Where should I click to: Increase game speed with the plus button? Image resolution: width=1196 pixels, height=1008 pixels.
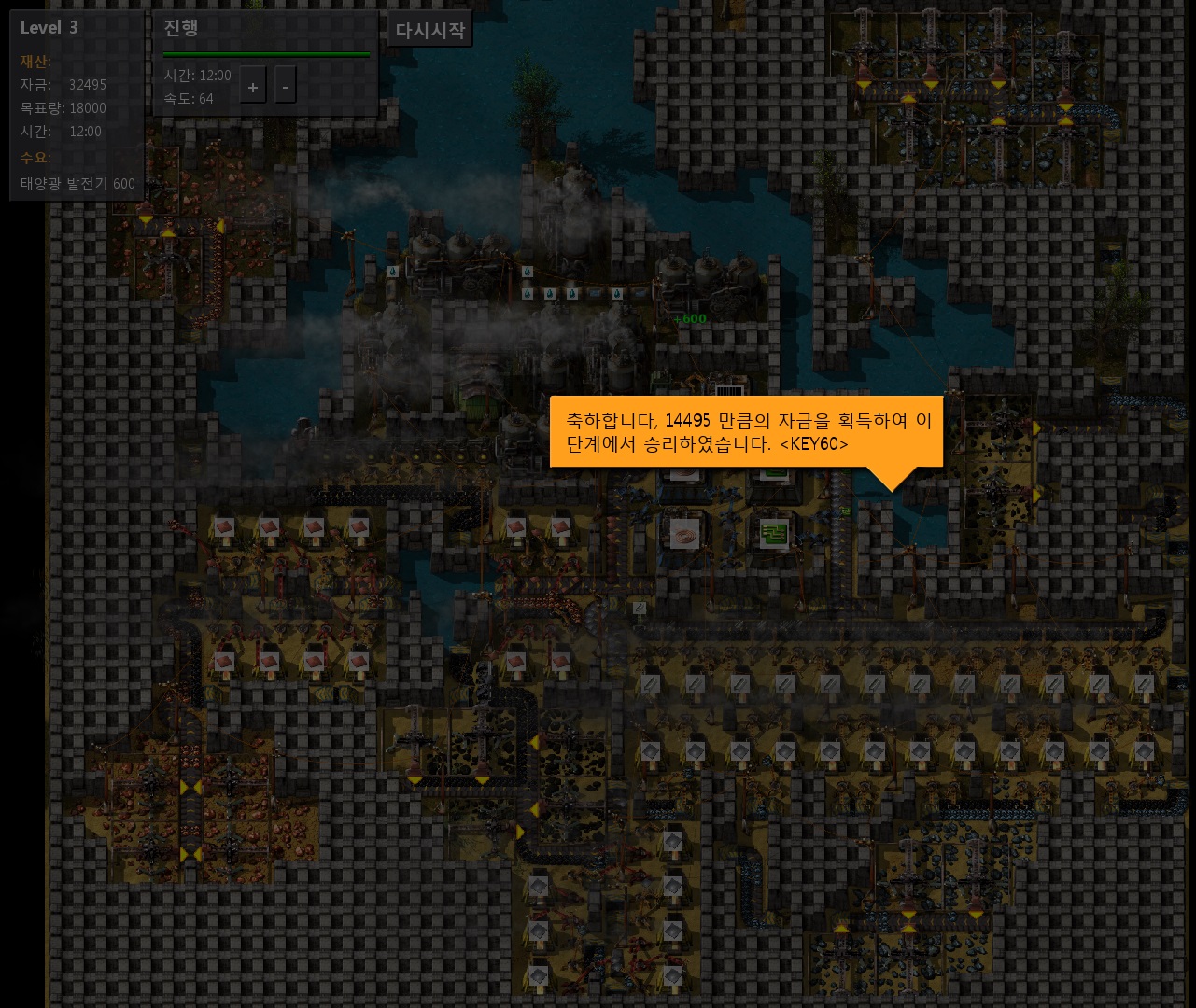252,88
